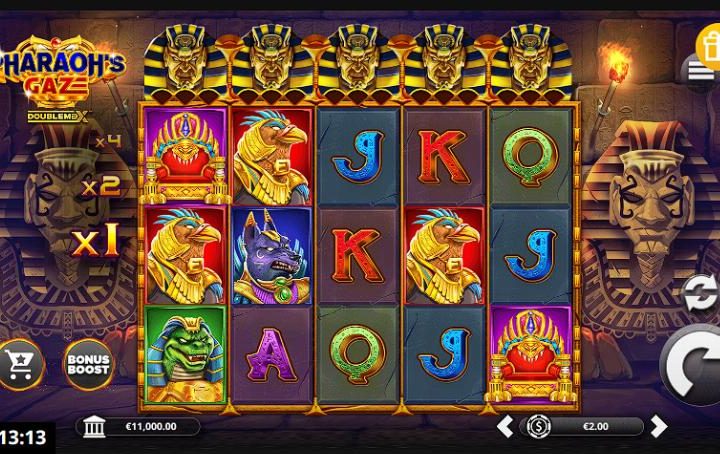The height and width of the screenshot is (454, 720).
Task: Increase the bet with the right arrow
Action: (658, 427)
